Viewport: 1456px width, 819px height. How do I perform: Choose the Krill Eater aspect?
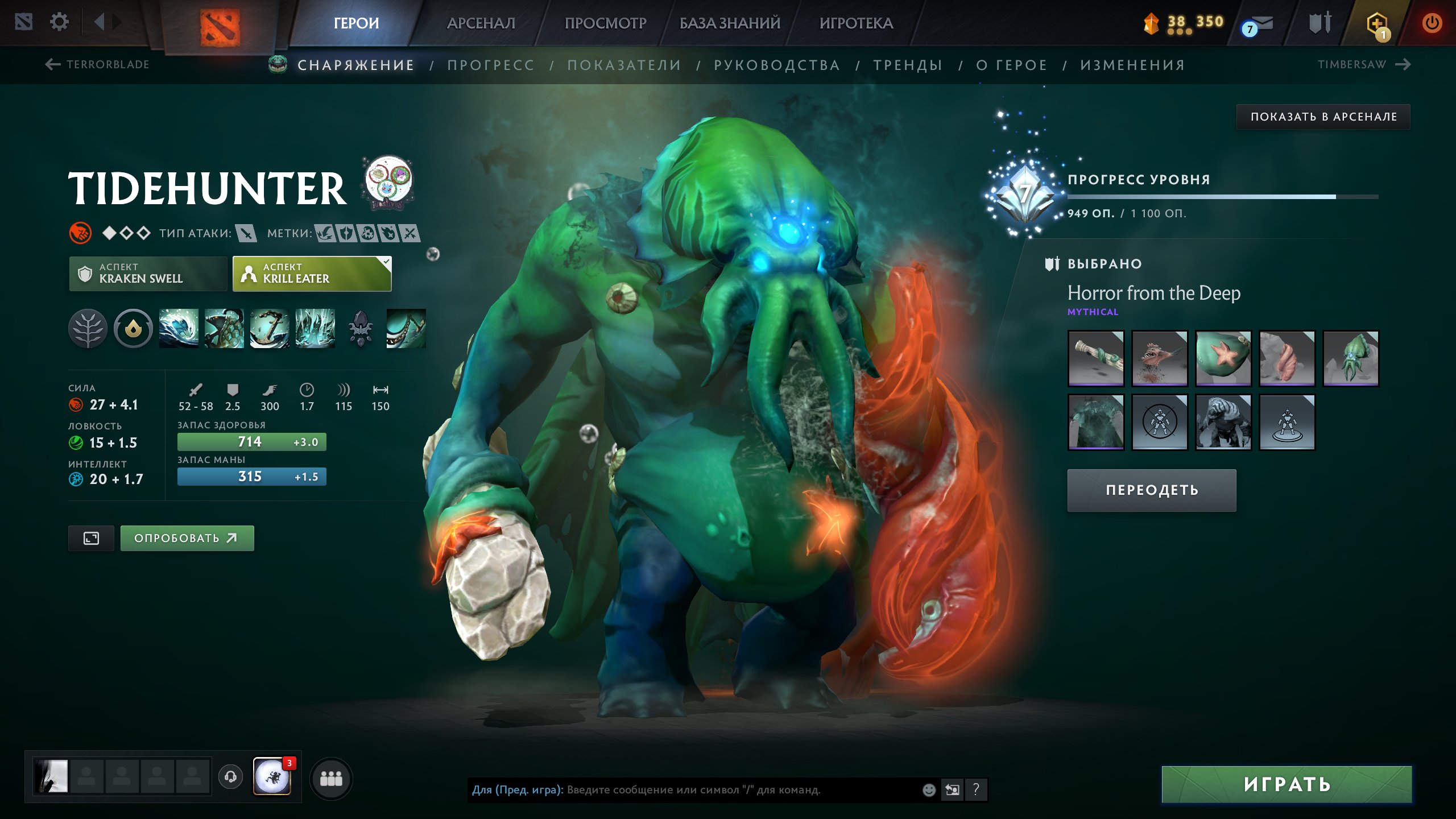[312, 274]
